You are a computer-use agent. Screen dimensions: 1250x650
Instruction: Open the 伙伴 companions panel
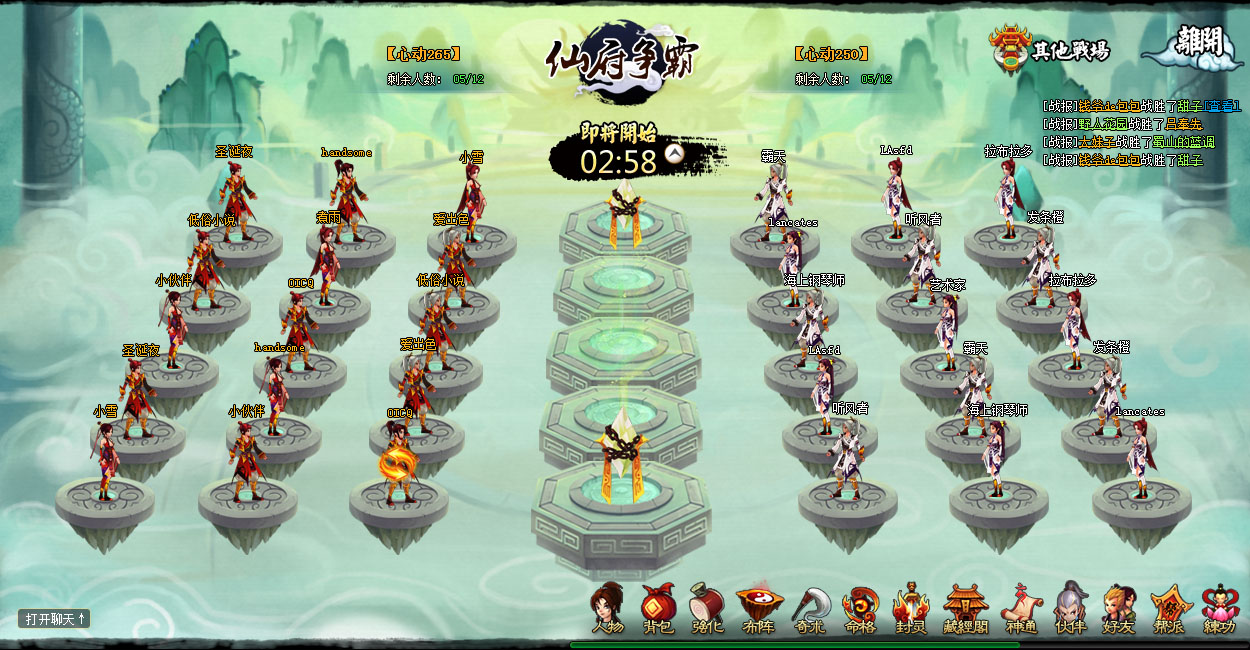pos(1071,608)
